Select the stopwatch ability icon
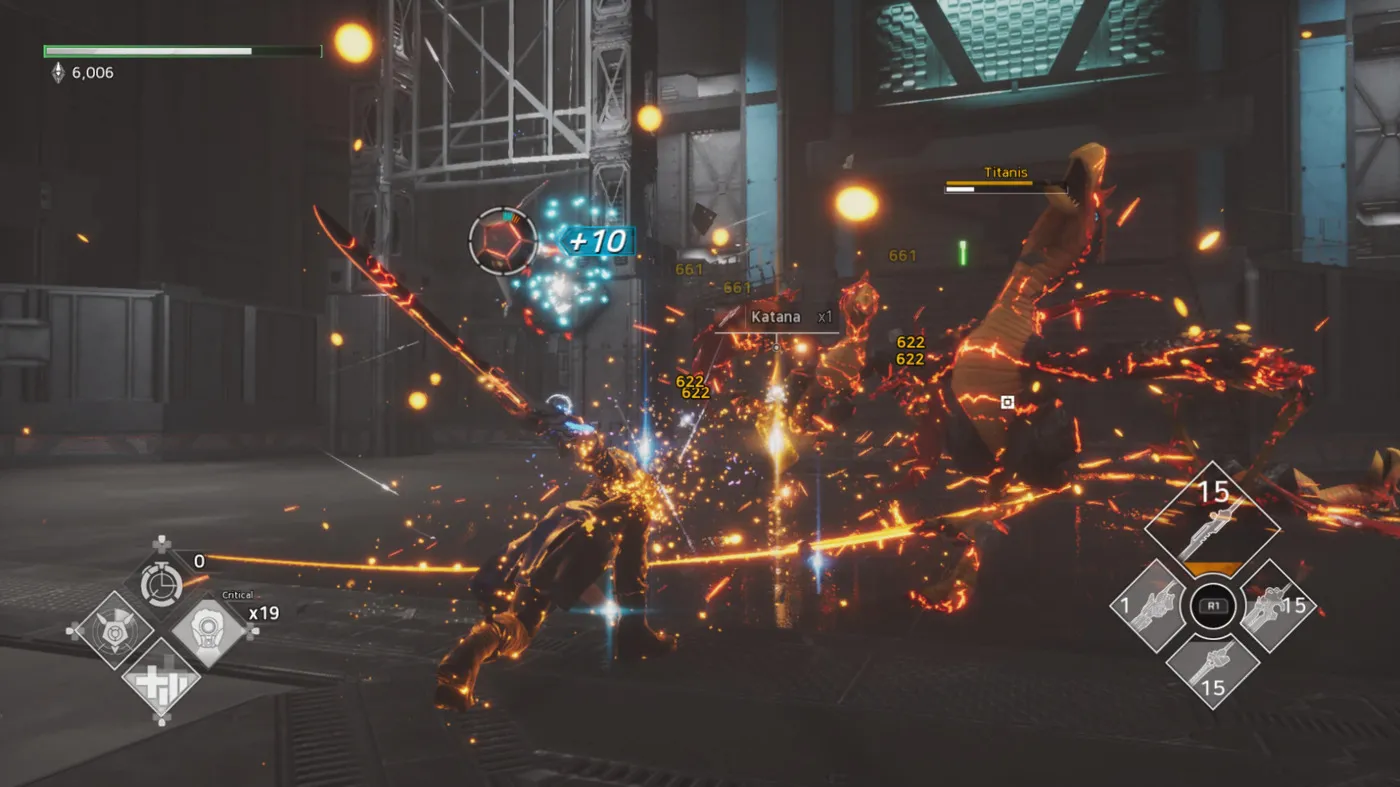The width and height of the screenshot is (1400, 787). pos(161,583)
